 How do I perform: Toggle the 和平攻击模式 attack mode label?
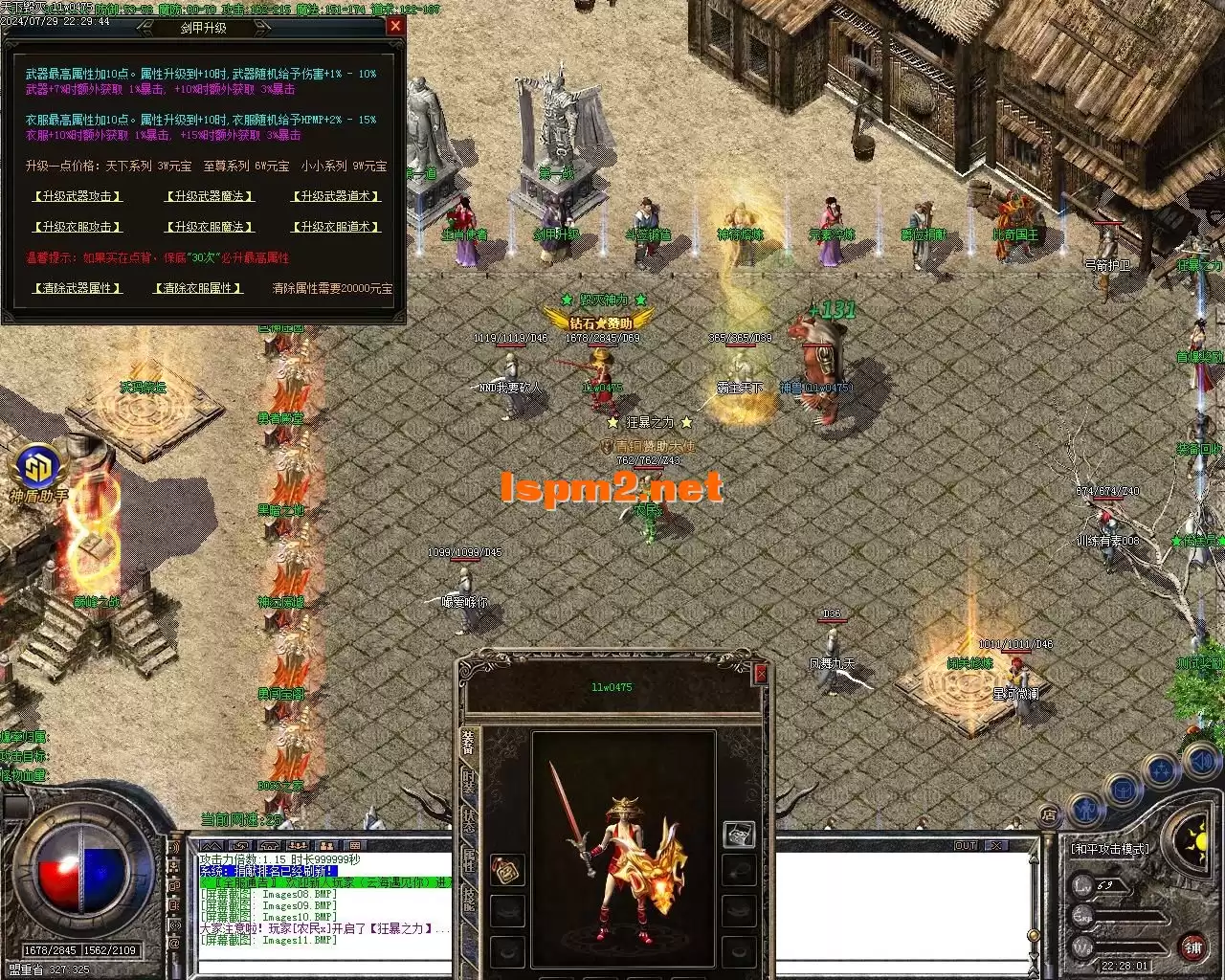pos(1109,848)
